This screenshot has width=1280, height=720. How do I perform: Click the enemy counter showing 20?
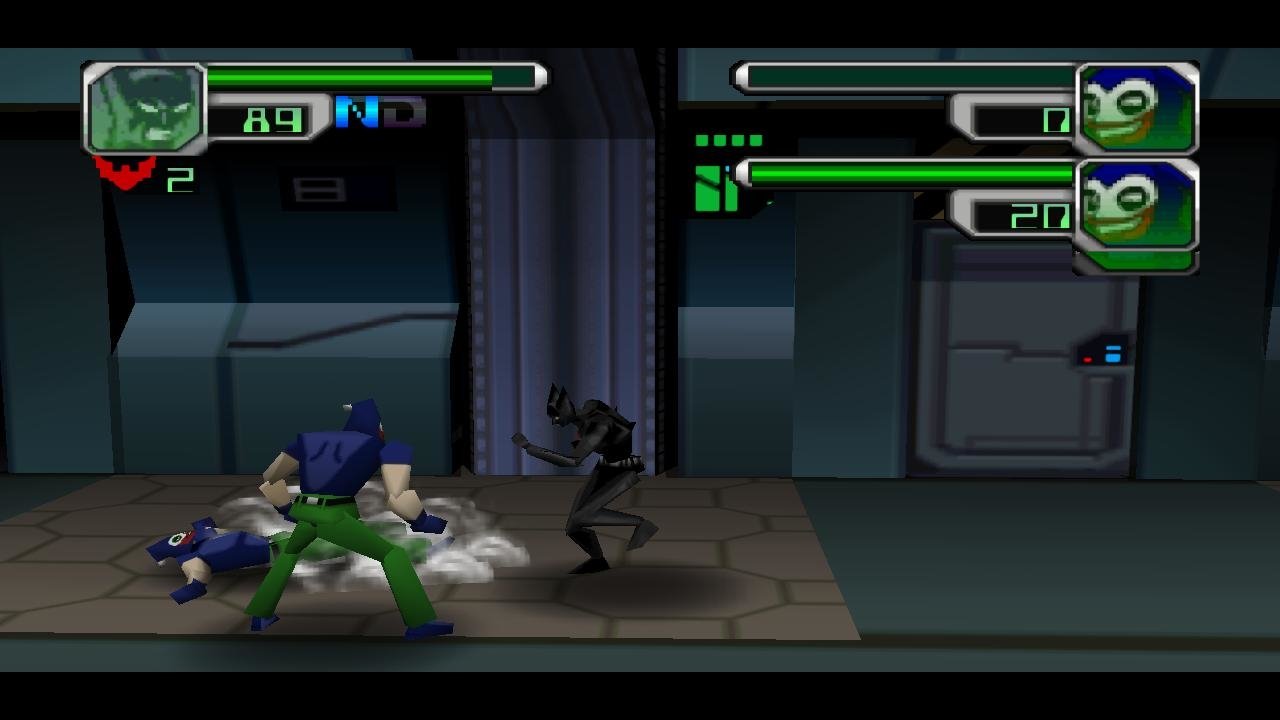[1041, 215]
